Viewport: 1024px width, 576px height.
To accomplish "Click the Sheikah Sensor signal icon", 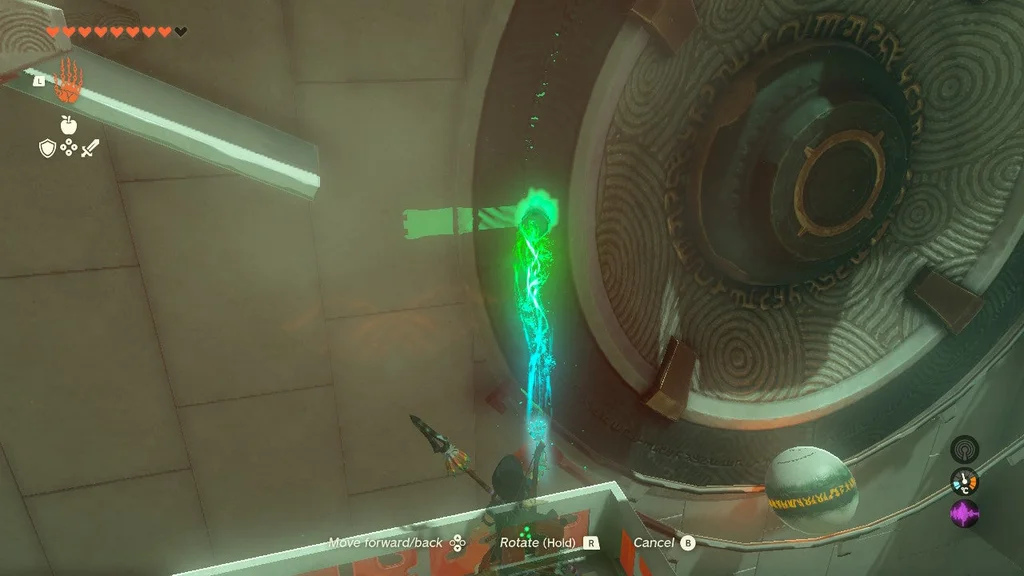I will [964, 449].
